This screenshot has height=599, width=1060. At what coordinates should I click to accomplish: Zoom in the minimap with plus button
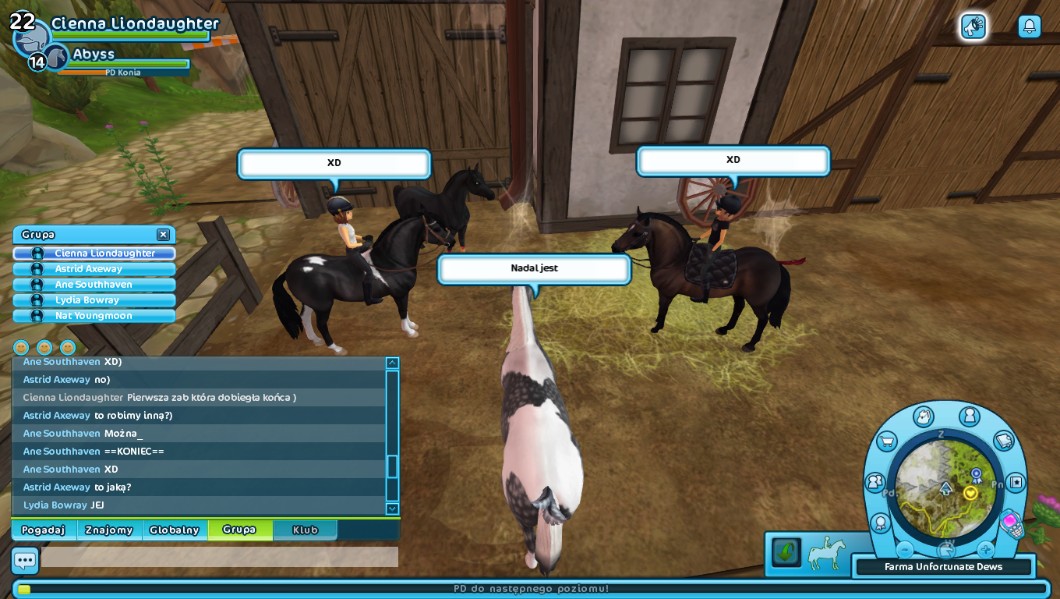(x=985, y=549)
